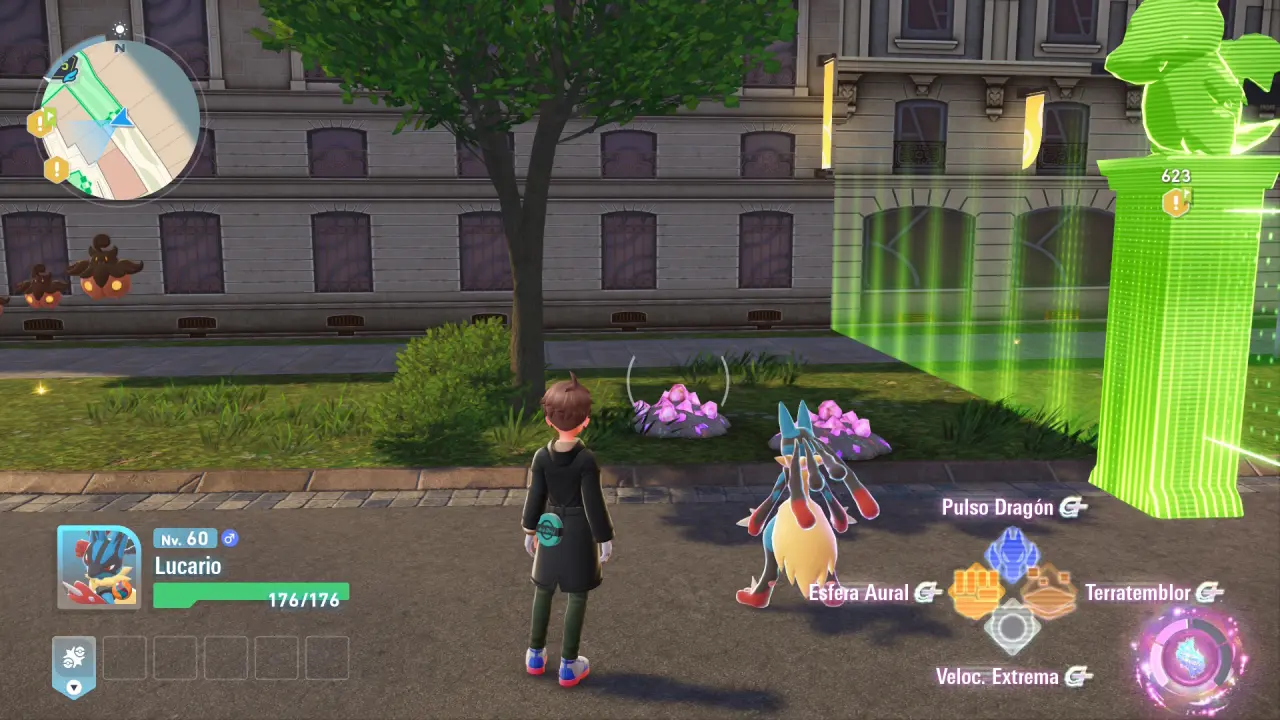Select the first party slot badge
1280x720 pixels.
click(x=74, y=662)
